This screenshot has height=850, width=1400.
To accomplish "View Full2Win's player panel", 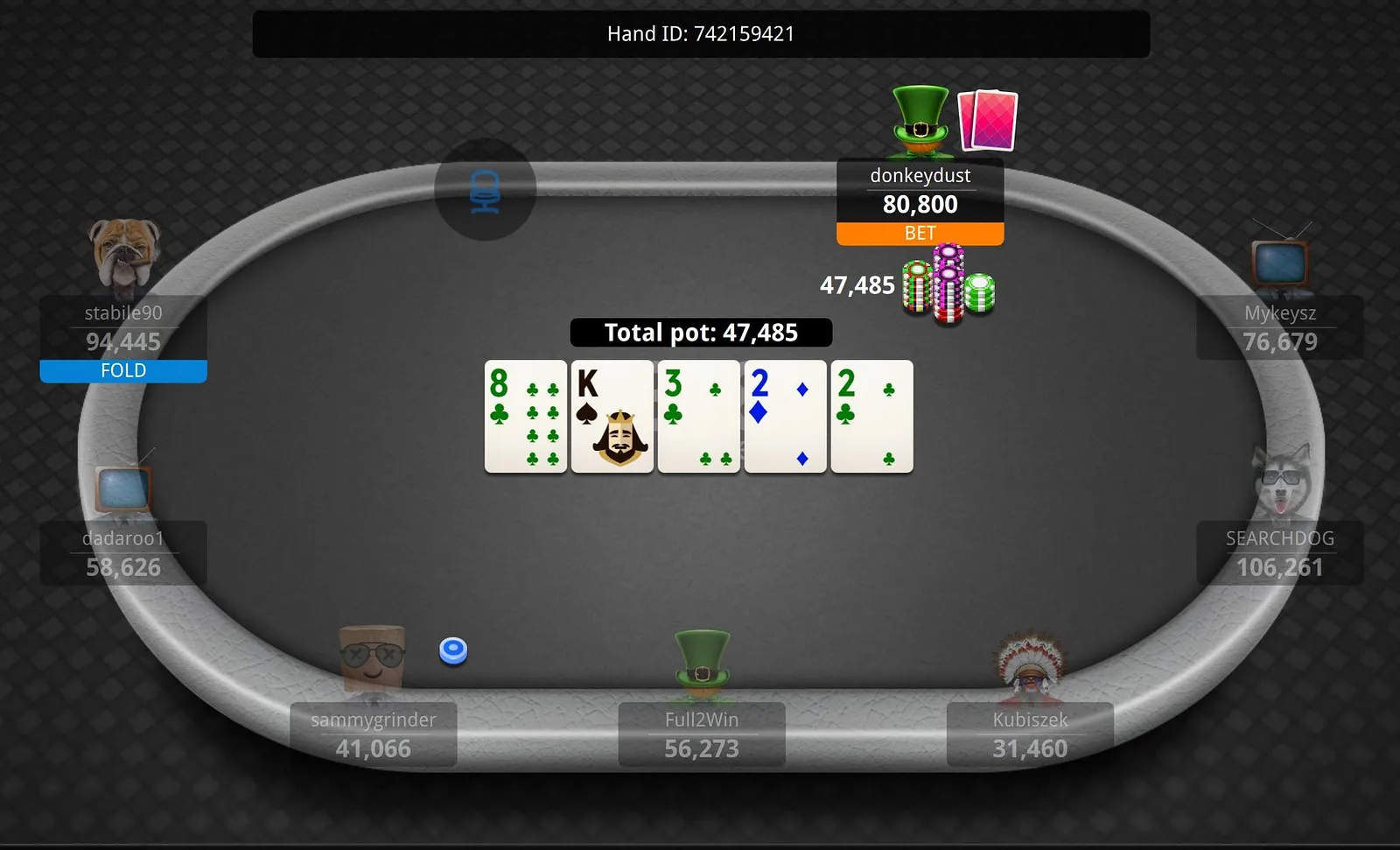I will 701,734.
